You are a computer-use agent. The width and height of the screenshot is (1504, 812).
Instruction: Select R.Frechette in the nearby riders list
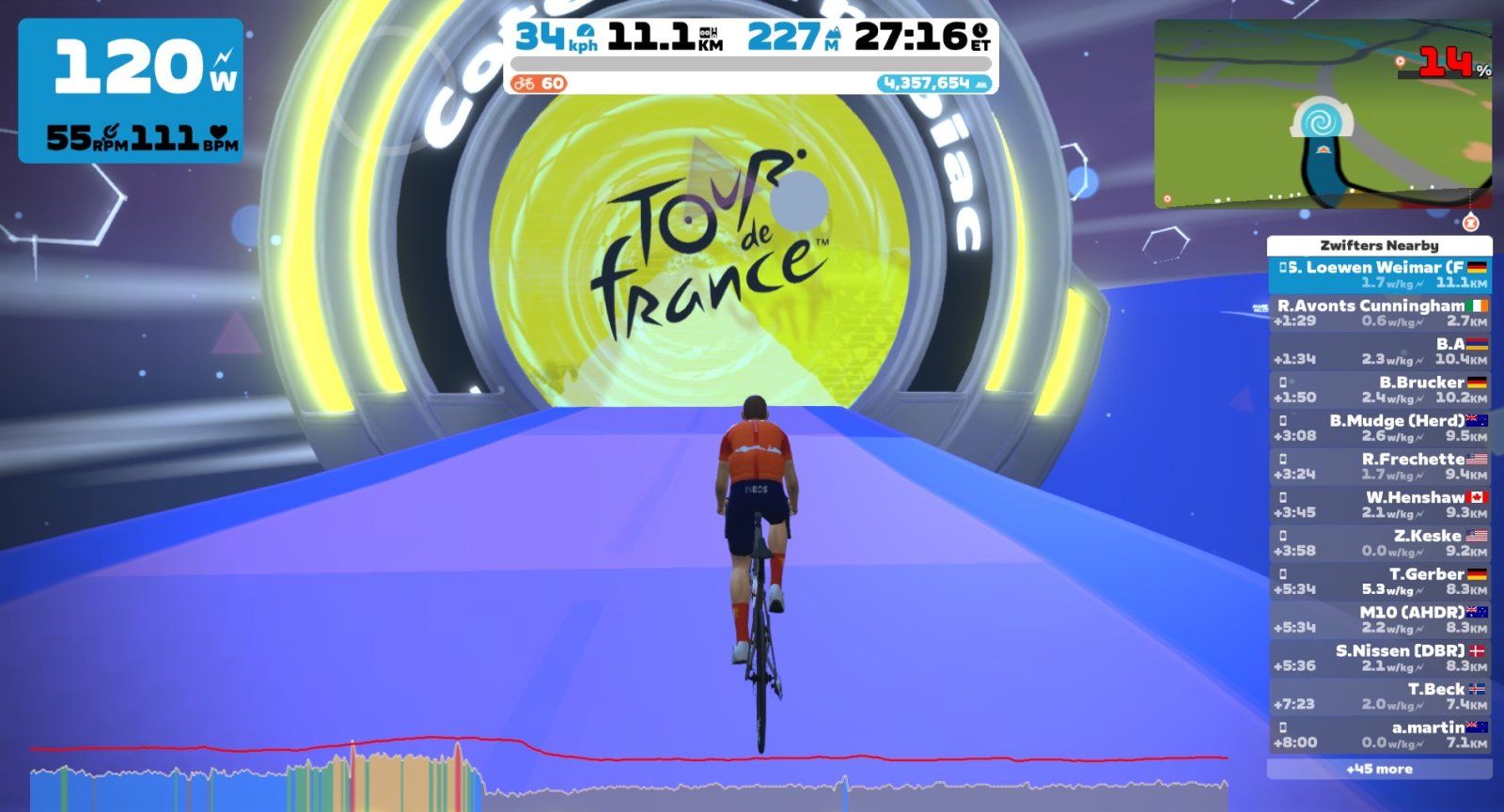click(x=1379, y=467)
